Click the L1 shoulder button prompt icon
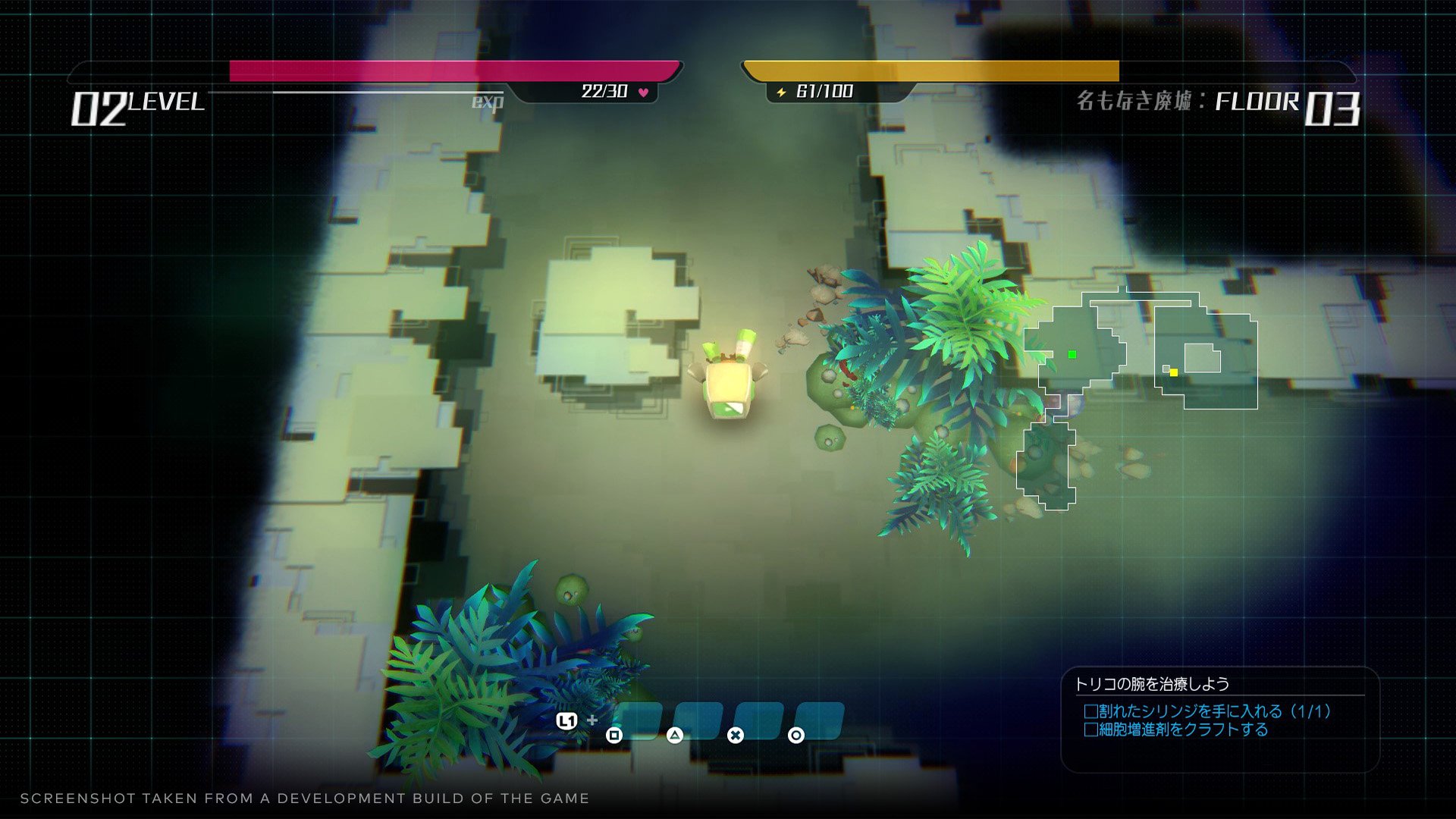Viewport: 1456px width, 819px height. click(568, 720)
